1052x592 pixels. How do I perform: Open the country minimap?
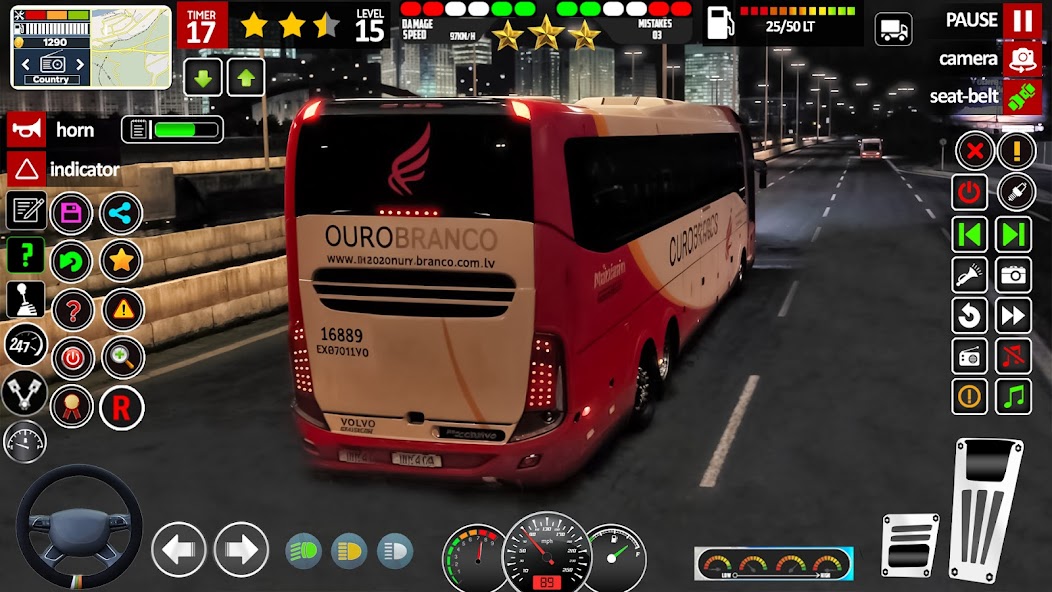tap(91, 47)
